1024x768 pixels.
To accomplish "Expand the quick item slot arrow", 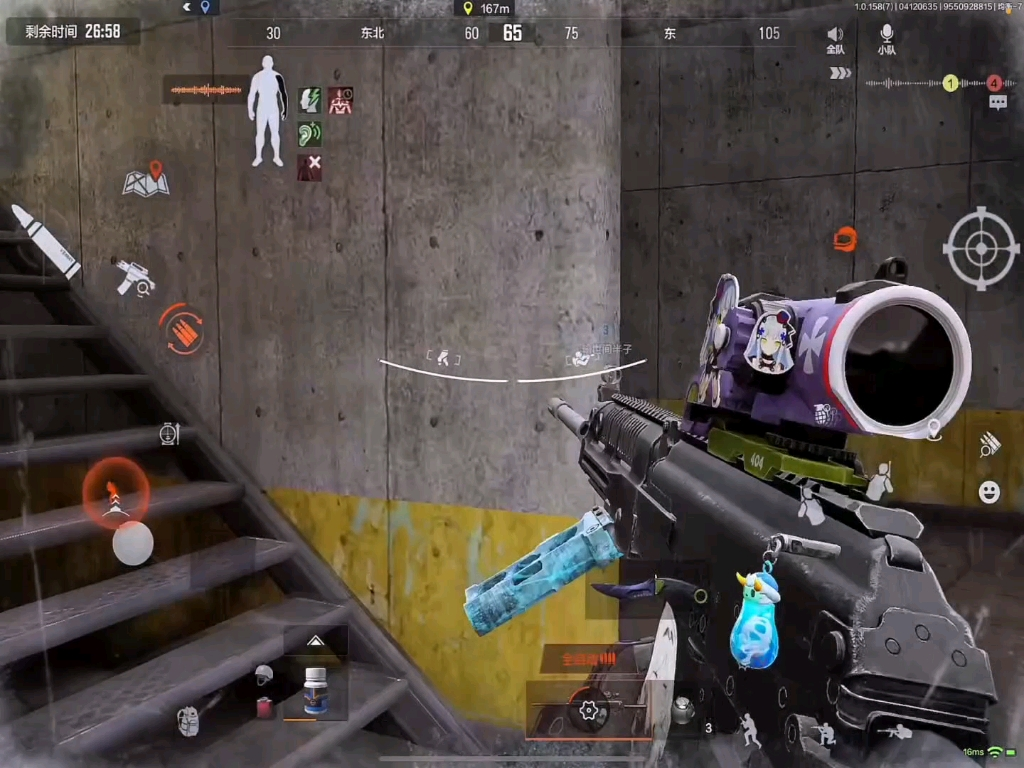I will click(x=315, y=641).
